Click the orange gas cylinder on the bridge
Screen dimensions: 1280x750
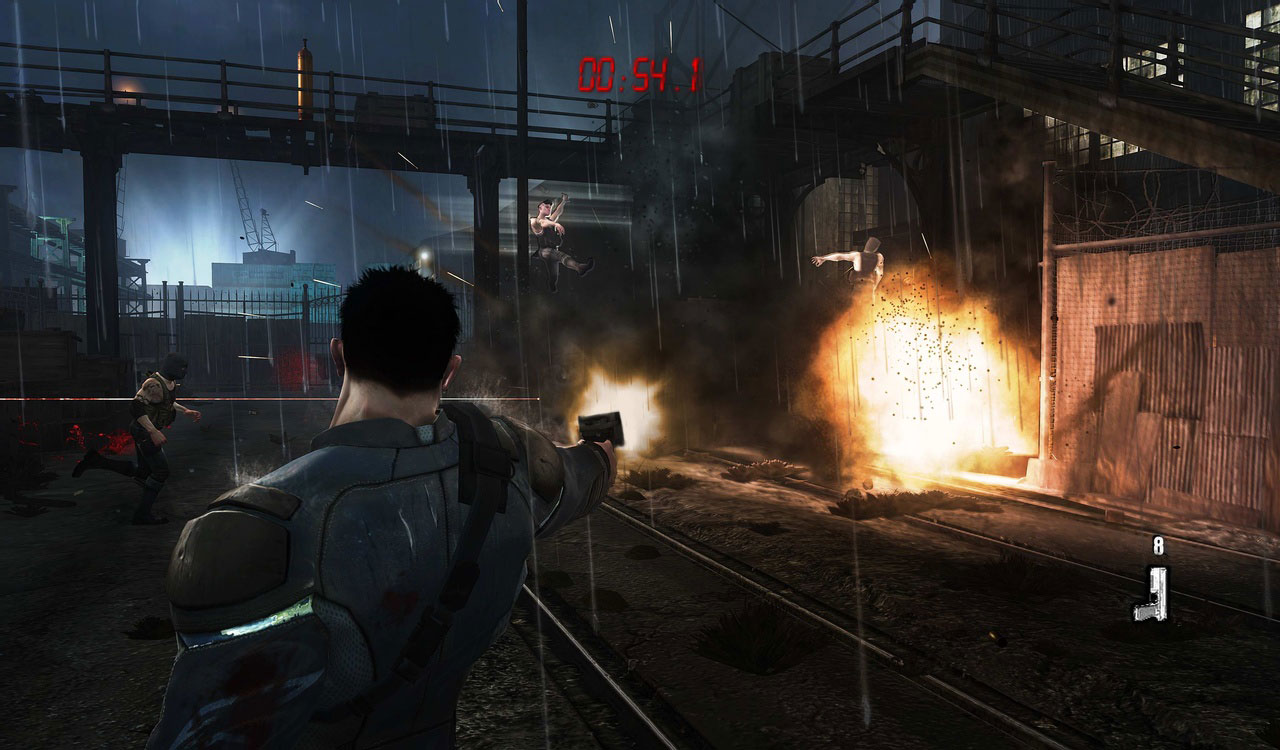point(305,80)
